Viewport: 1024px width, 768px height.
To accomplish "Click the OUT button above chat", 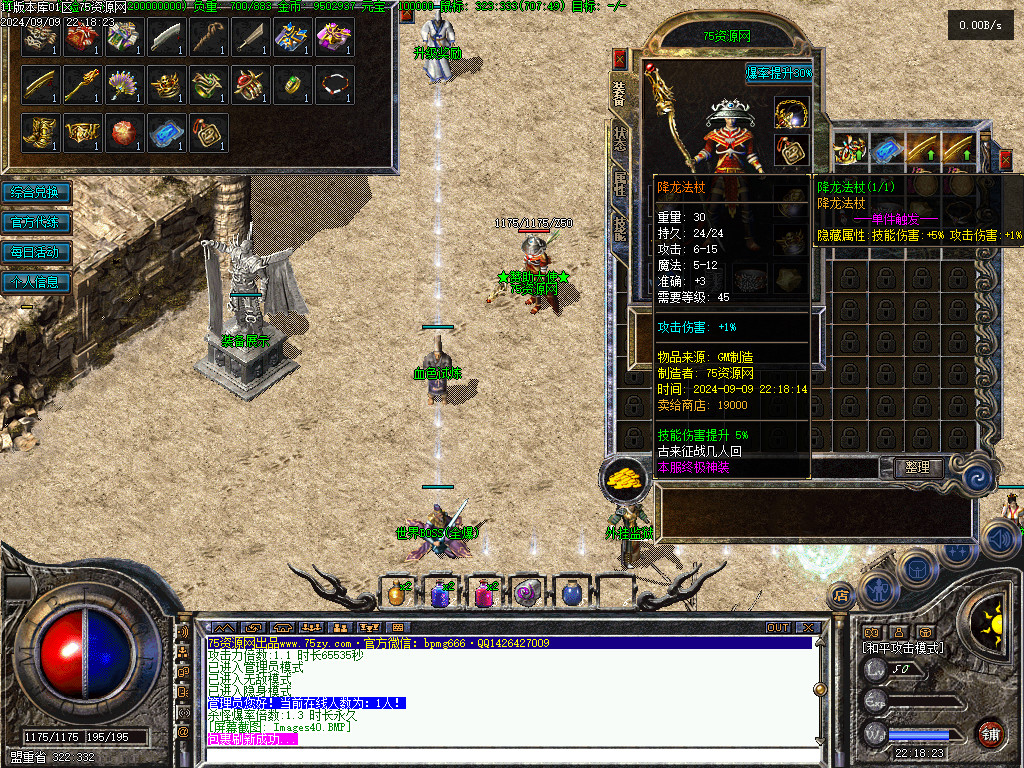I will coord(778,628).
